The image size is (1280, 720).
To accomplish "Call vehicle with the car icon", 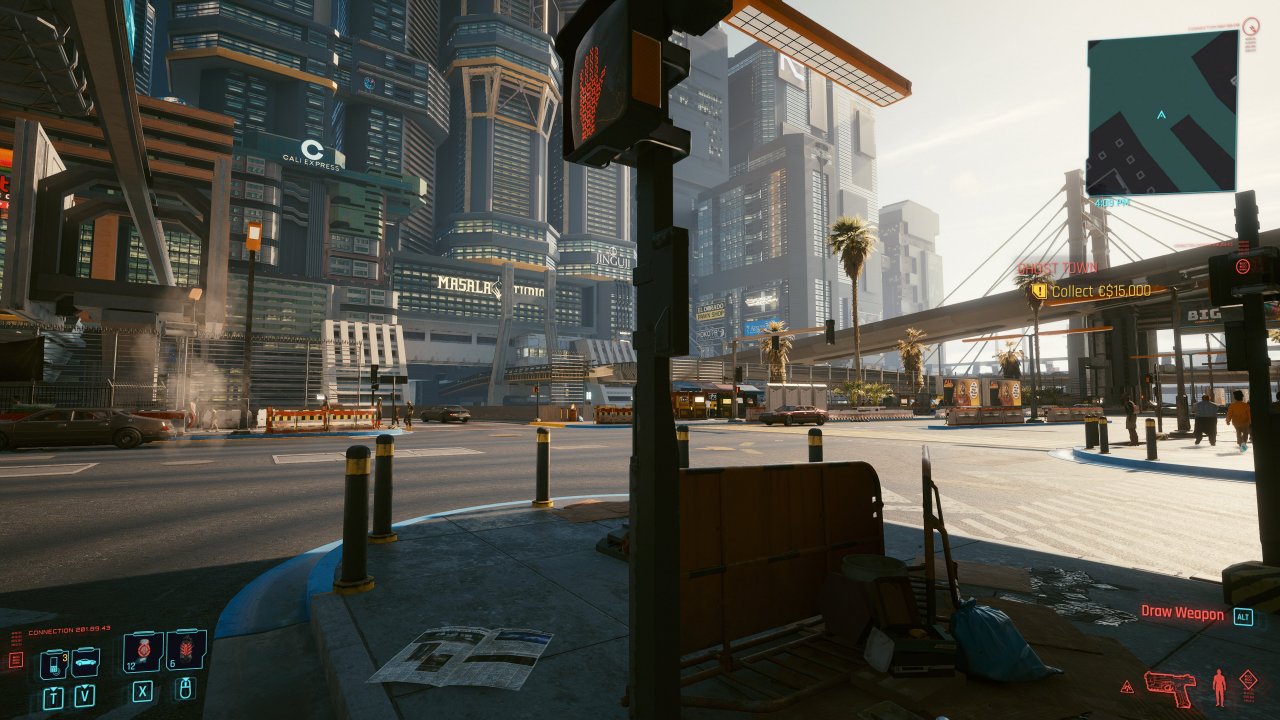I will [x=85, y=662].
